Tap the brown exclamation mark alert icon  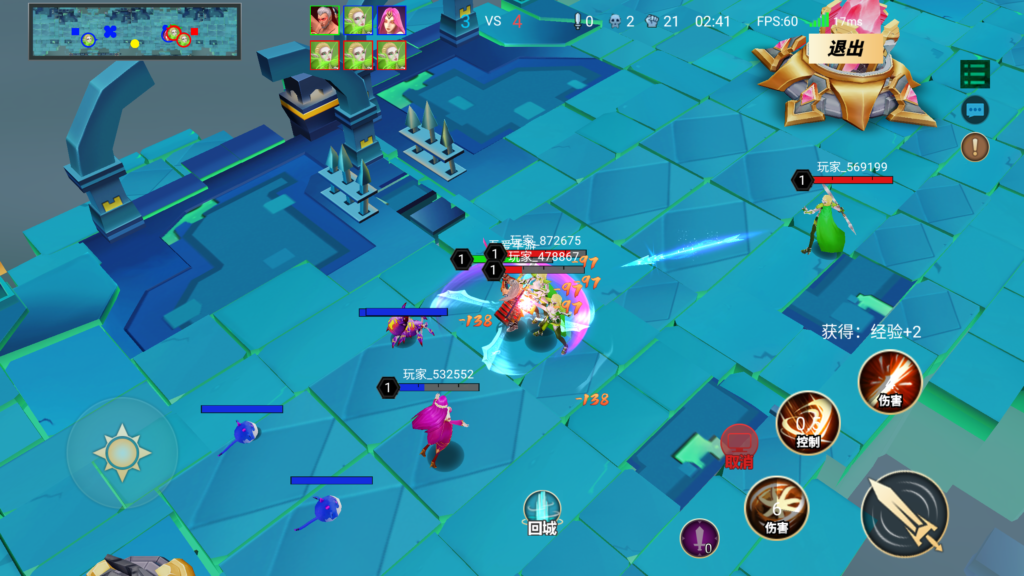tap(975, 147)
